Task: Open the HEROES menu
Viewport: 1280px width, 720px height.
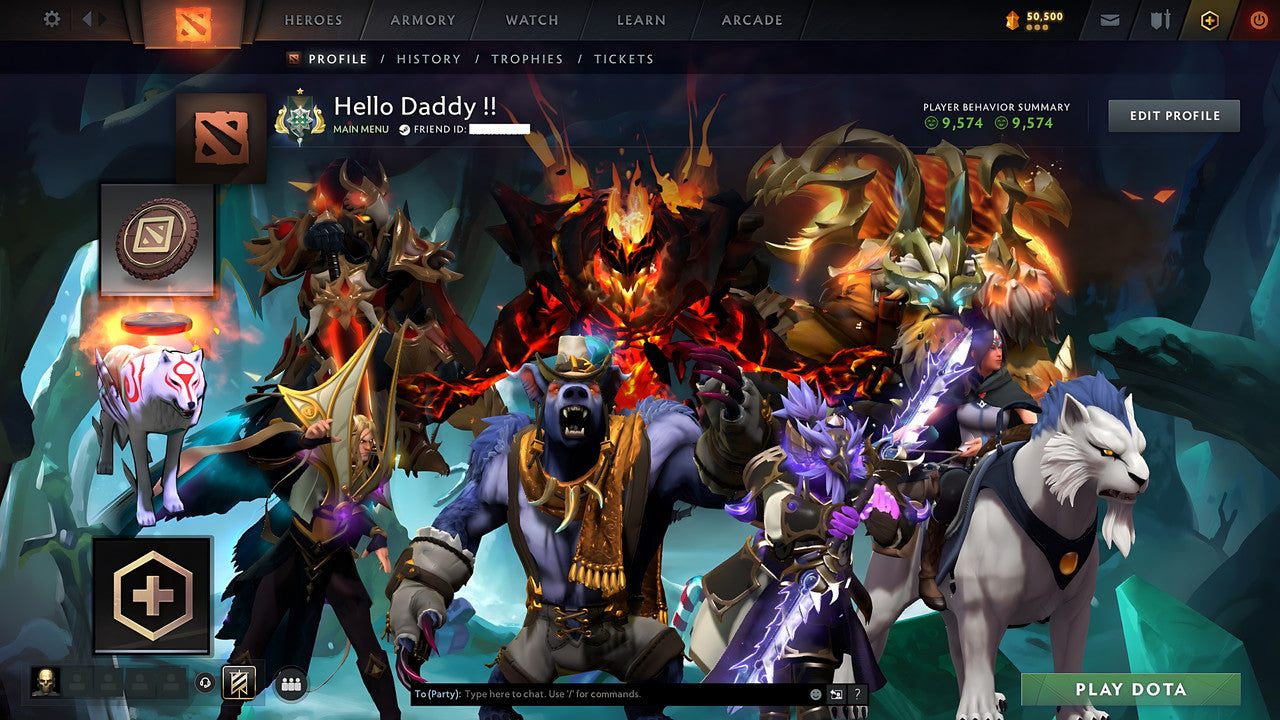Action: pyautogui.click(x=313, y=19)
